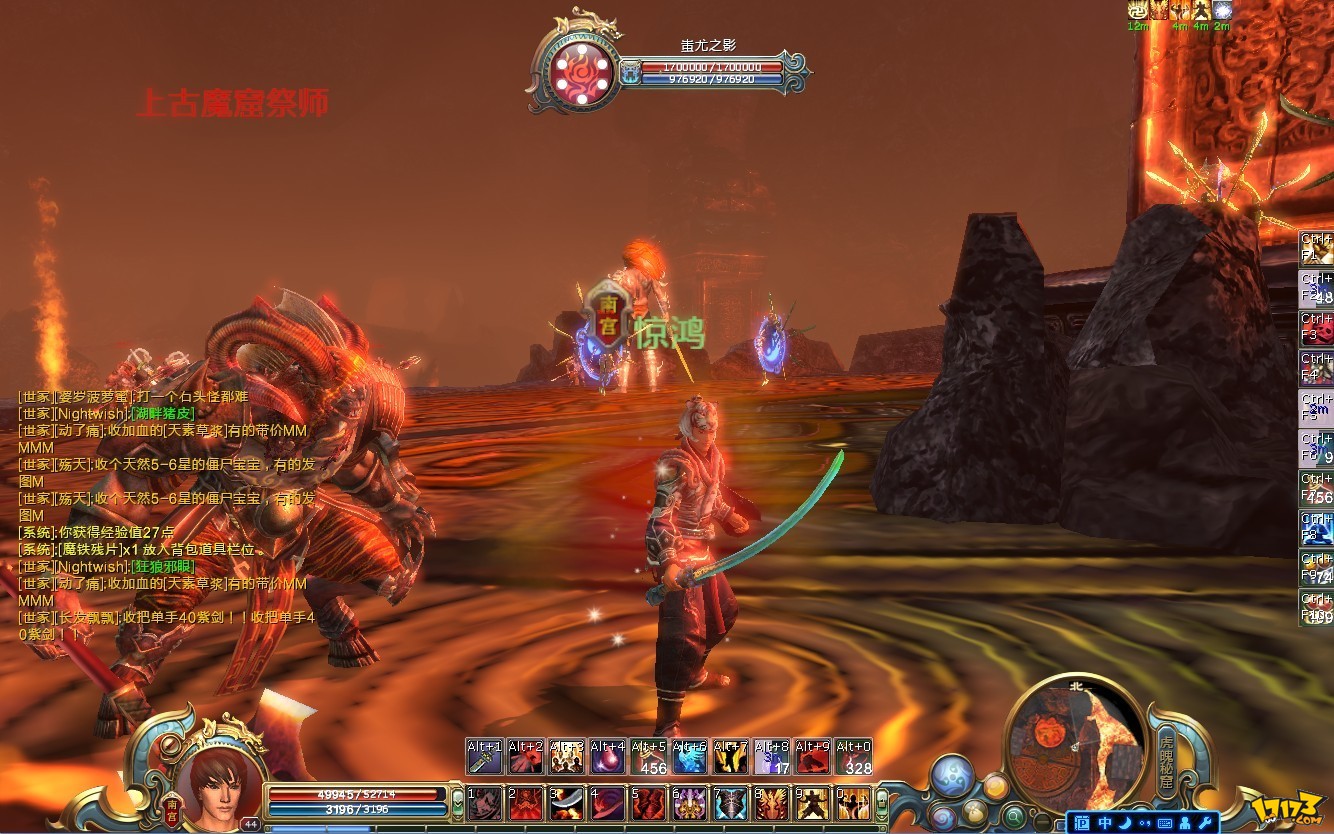Activate the curved blade skill in slot 3
This screenshot has width=1334, height=834.
[567, 803]
